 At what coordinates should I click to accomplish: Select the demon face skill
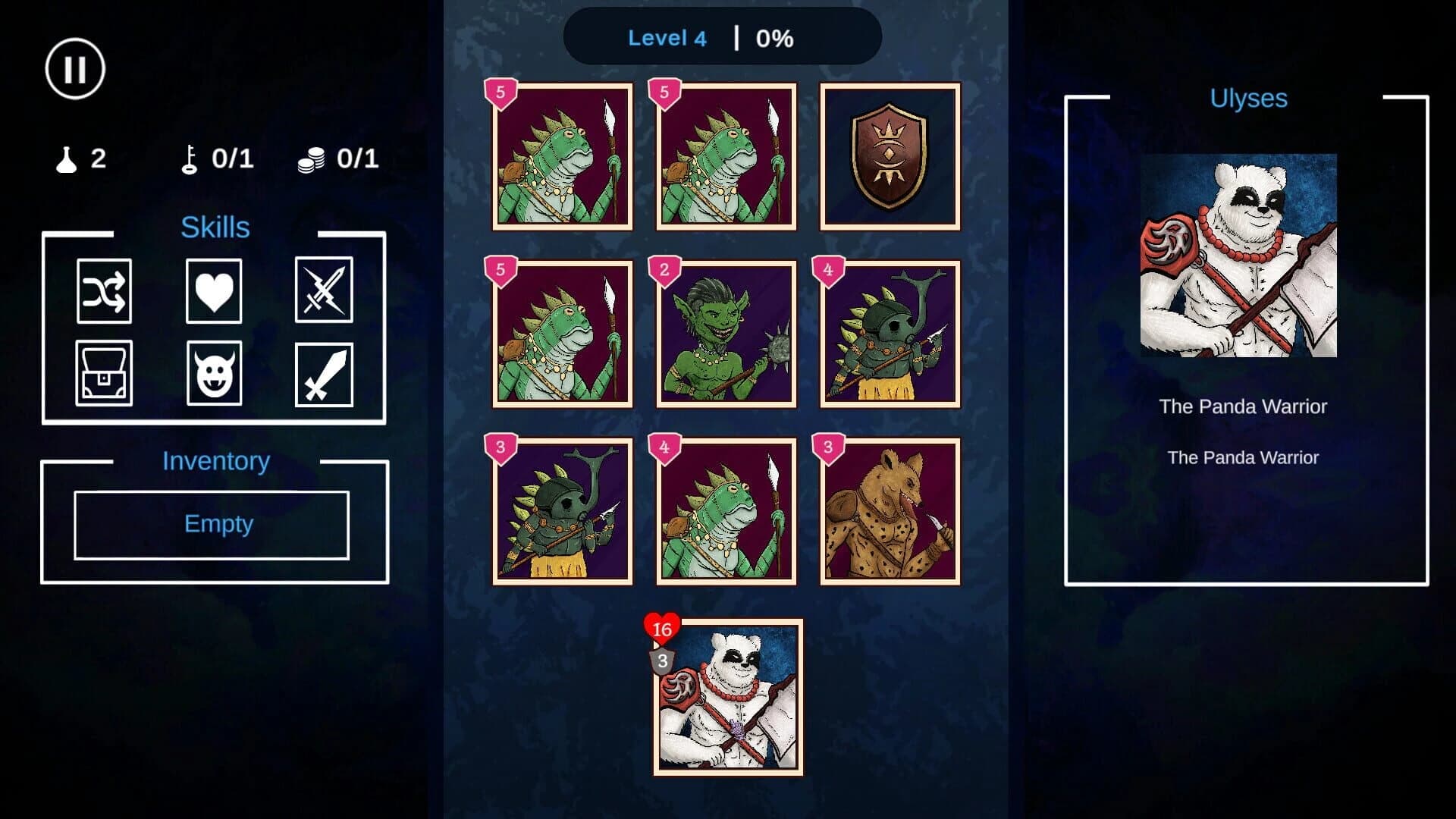(214, 373)
